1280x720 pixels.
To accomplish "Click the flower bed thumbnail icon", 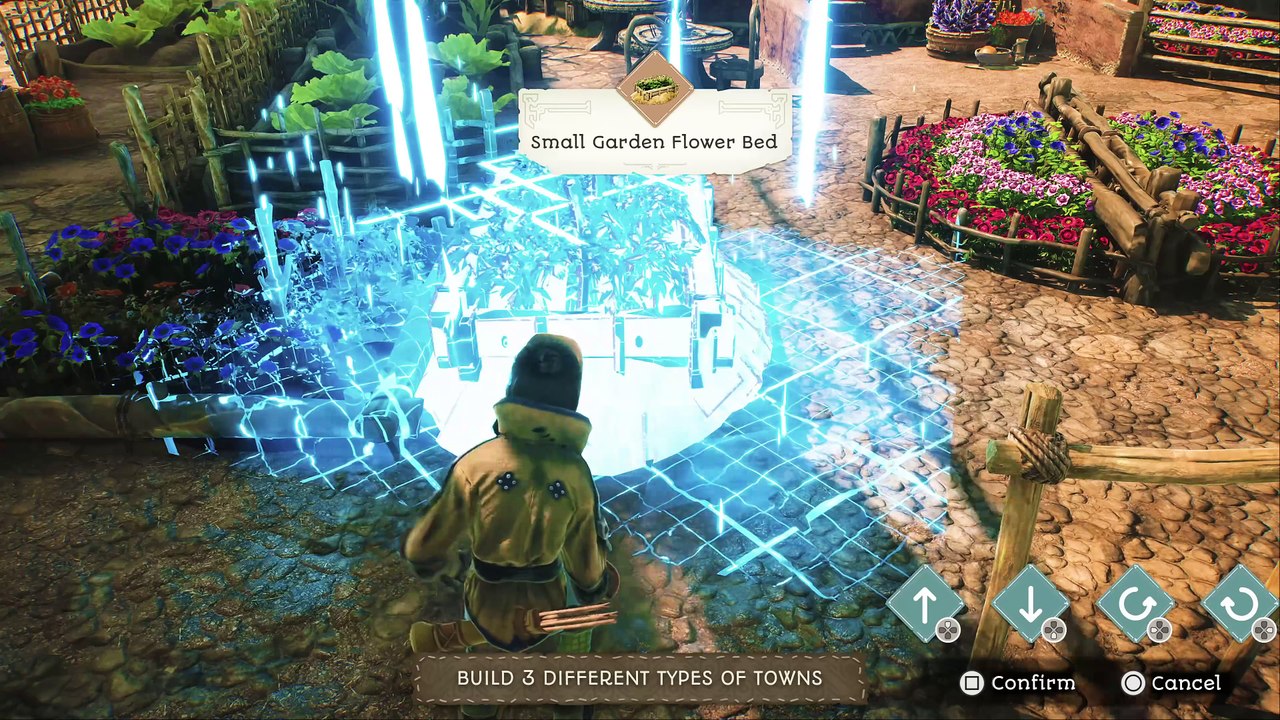I will 655,88.
